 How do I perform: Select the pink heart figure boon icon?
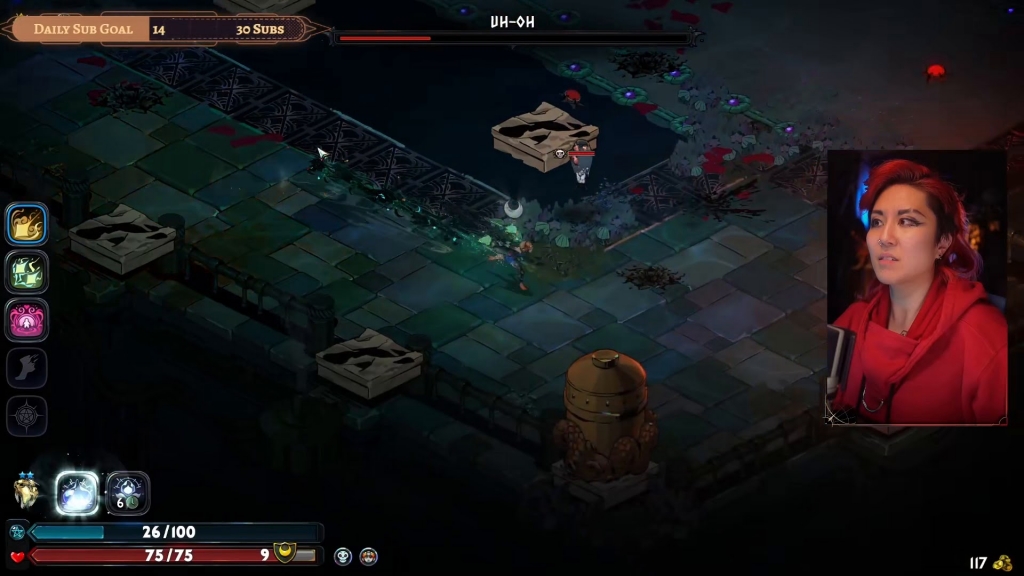click(27, 319)
